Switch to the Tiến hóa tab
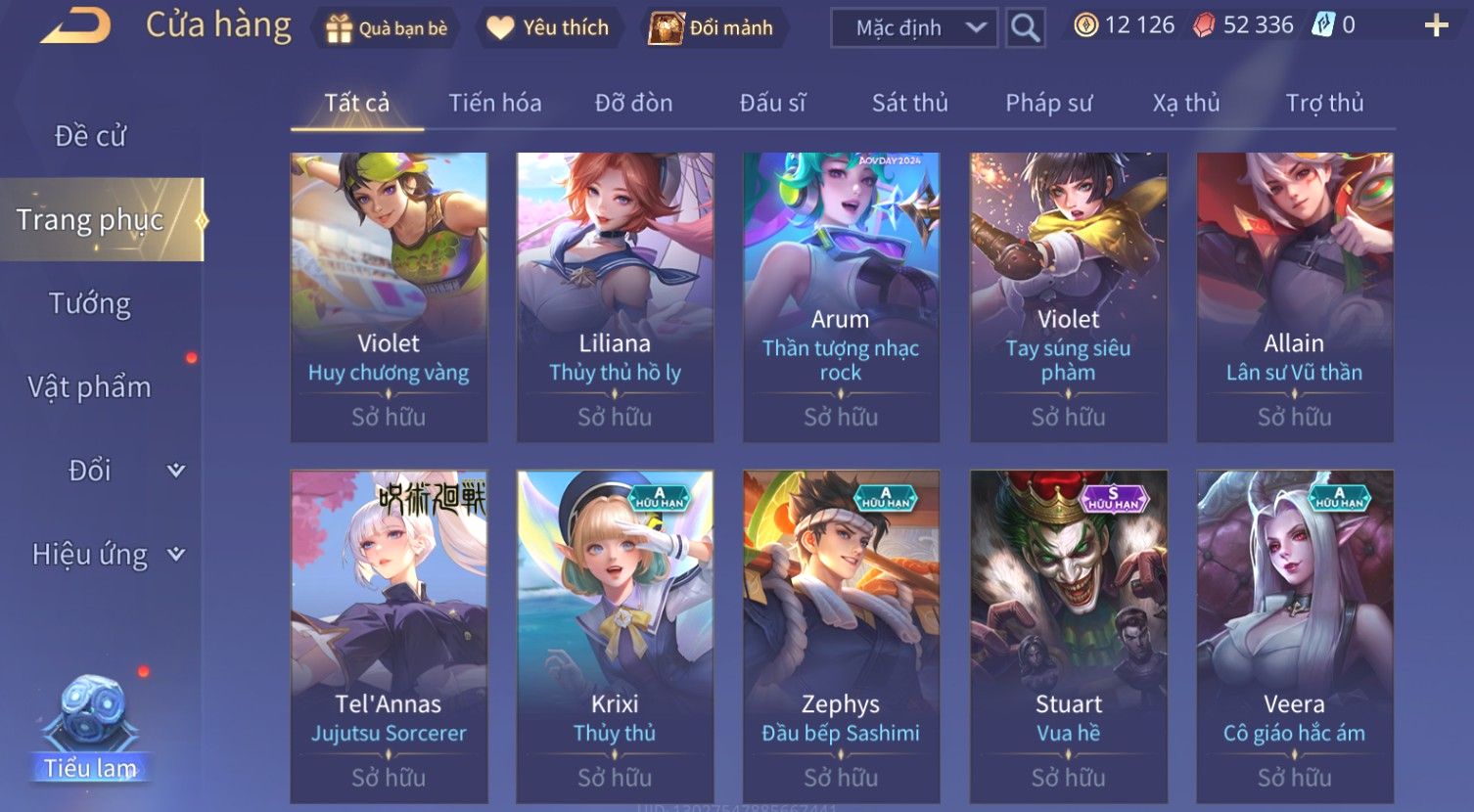1474x812 pixels. point(494,104)
